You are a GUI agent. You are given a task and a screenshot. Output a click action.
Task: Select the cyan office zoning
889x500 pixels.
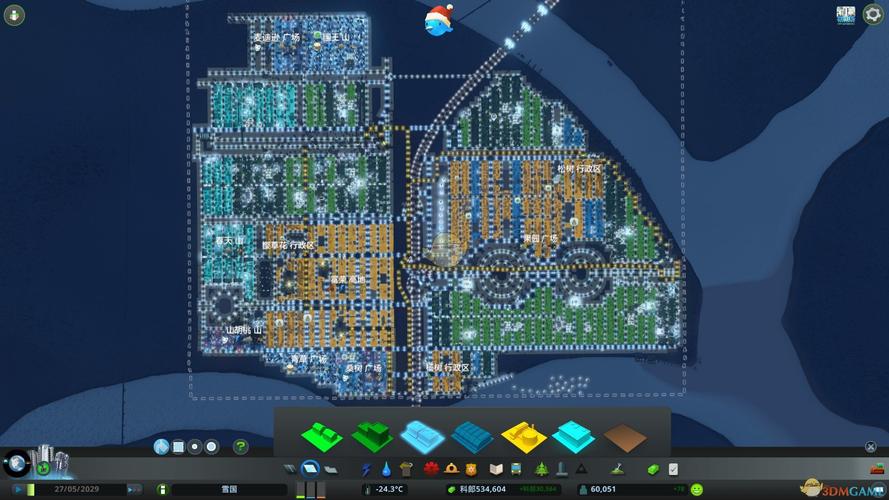573,435
